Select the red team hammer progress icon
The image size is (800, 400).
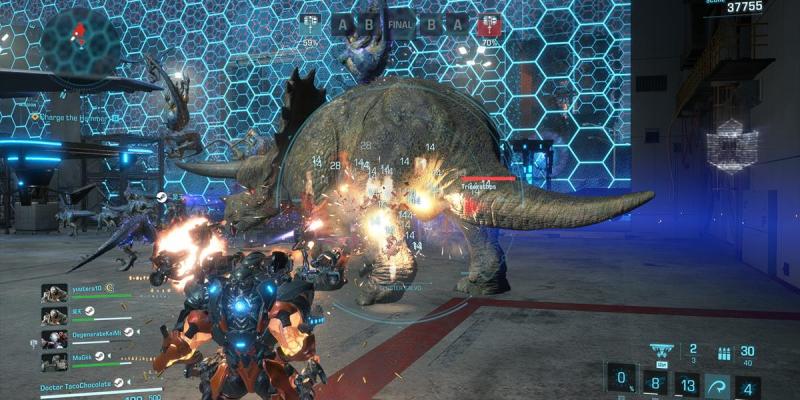point(489,24)
